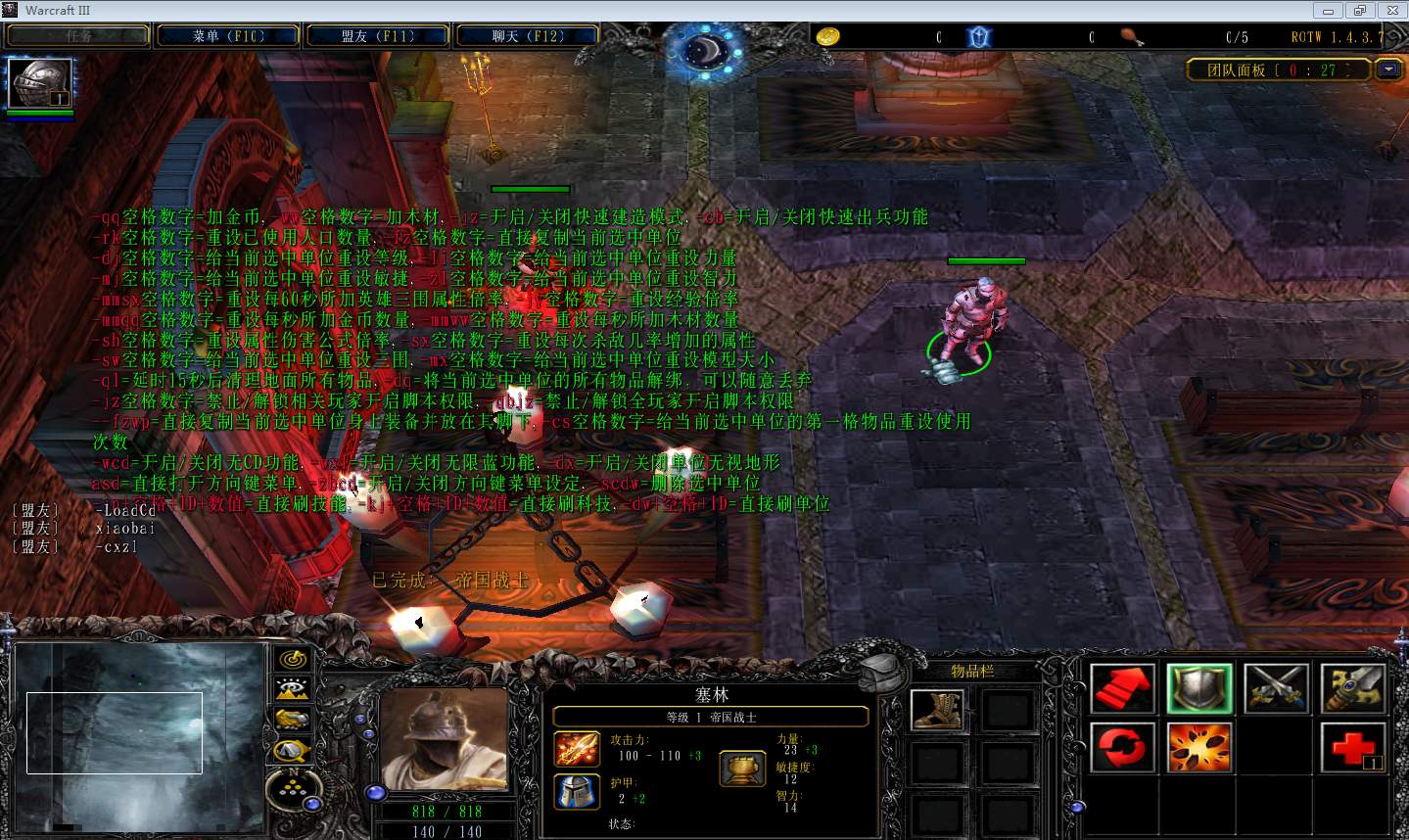Toggle the minimap creep camp display button
Viewport: 1409px width, 840px height.
292,751
